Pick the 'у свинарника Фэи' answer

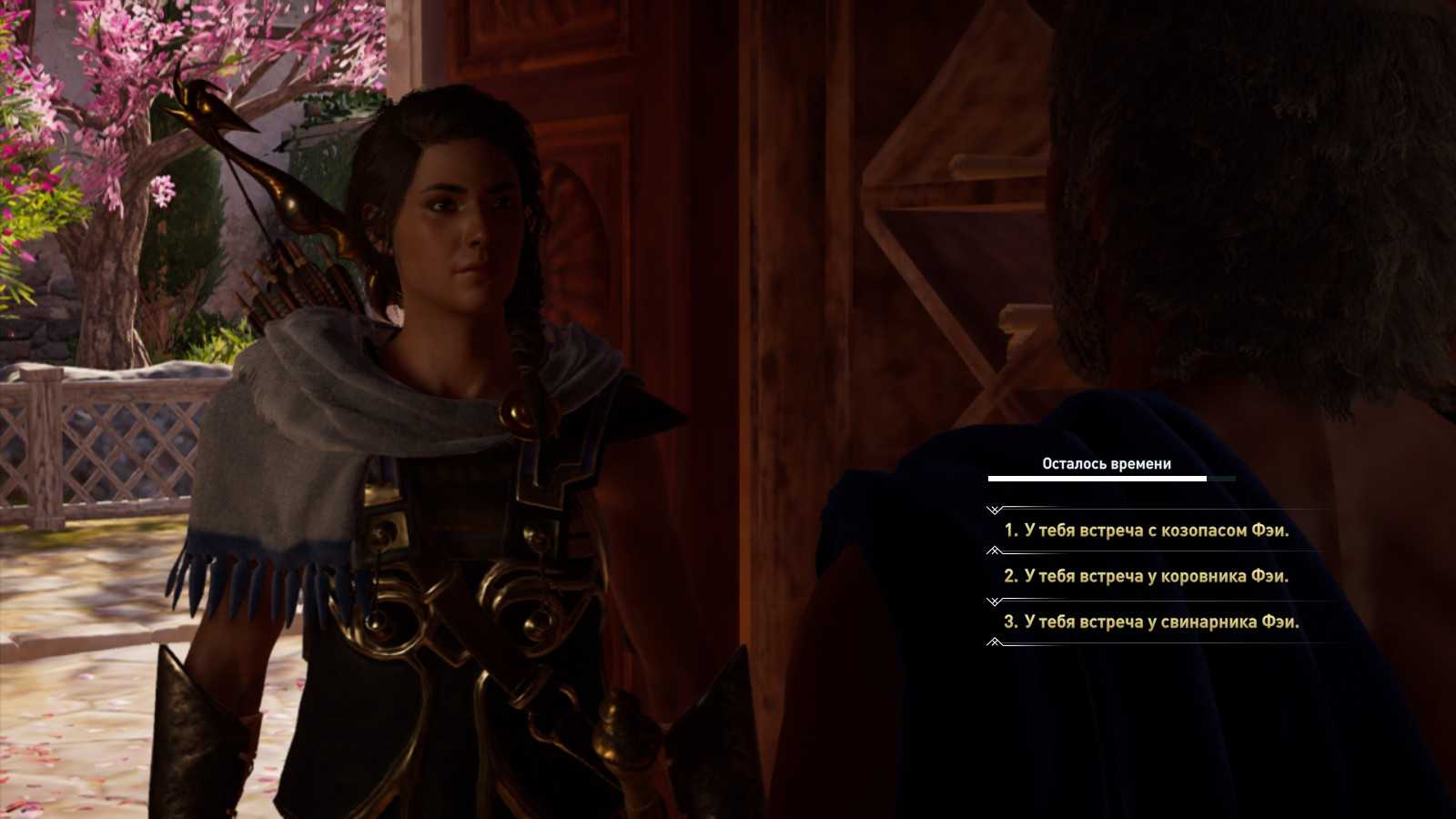coord(1151,622)
